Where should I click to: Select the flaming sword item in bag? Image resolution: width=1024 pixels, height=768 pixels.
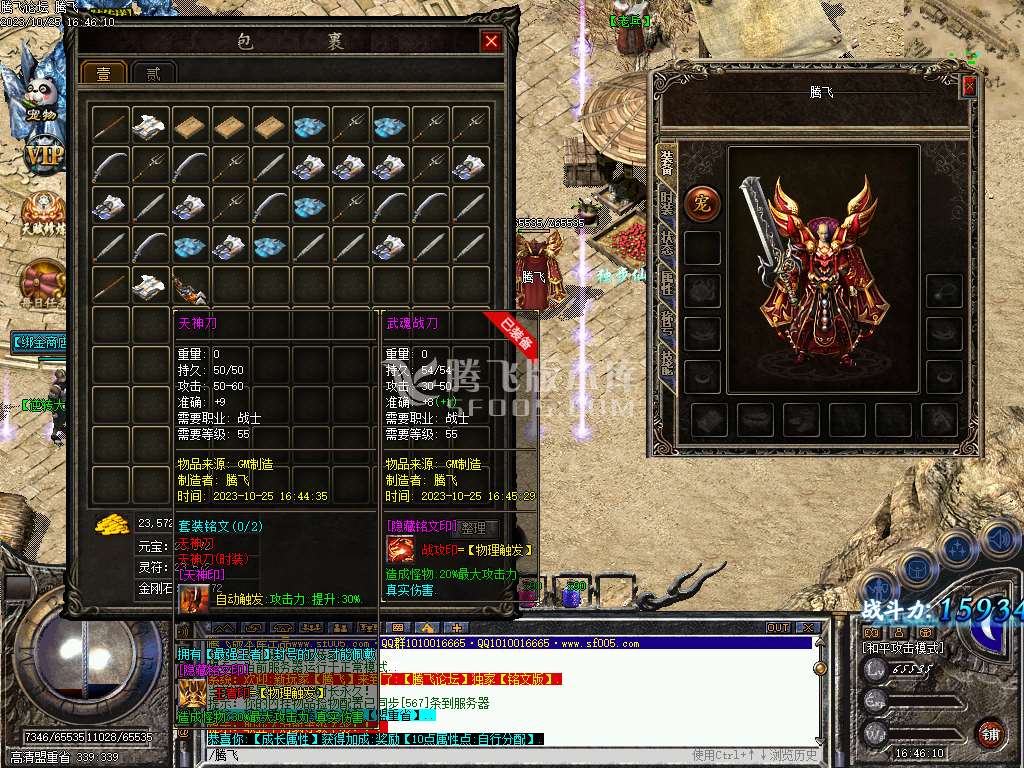pyautogui.click(x=190, y=287)
